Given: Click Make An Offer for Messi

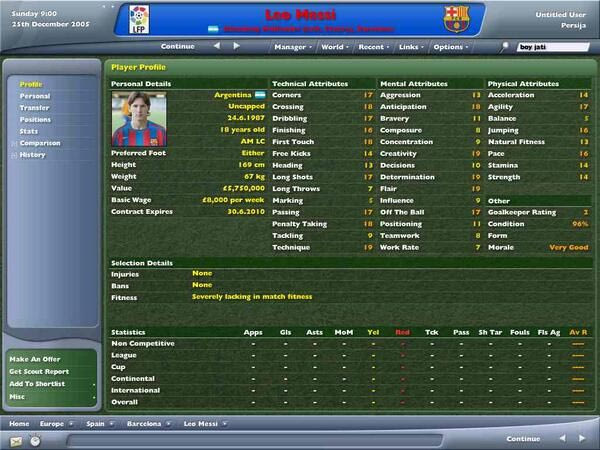Looking at the screenshot, I should (38, 358).
